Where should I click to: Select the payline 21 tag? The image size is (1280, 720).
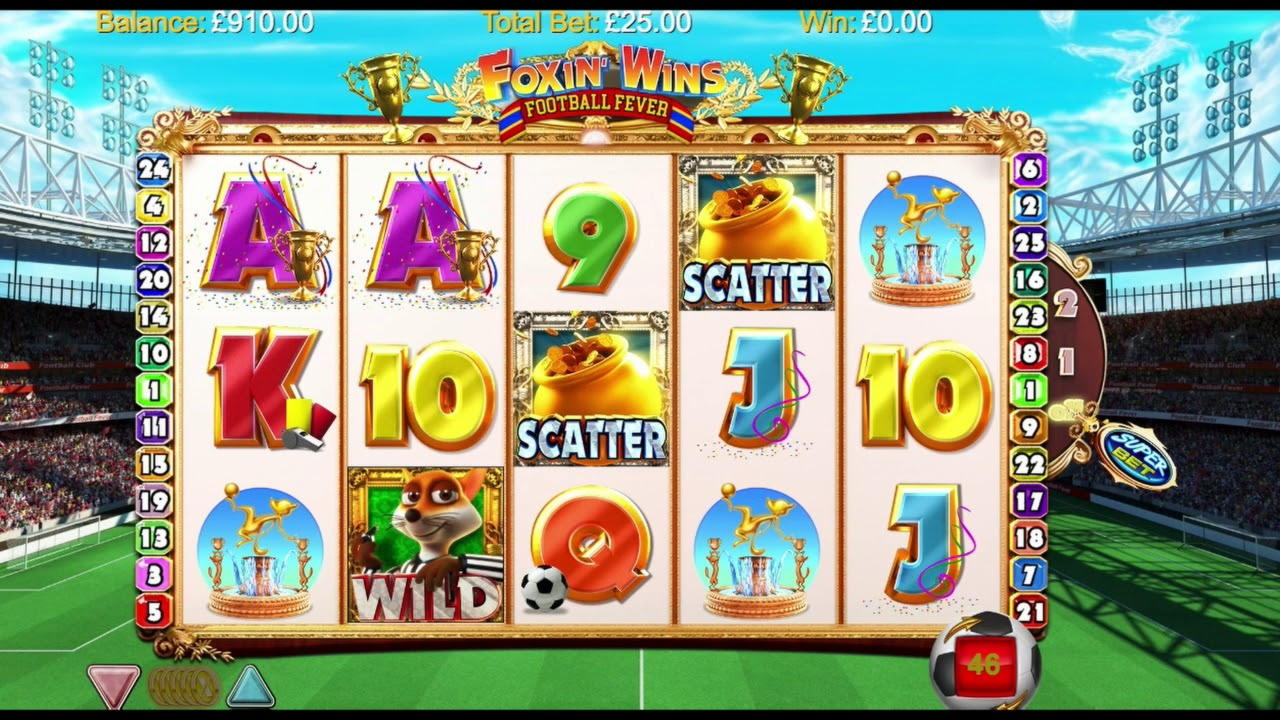click(1030, 610)
